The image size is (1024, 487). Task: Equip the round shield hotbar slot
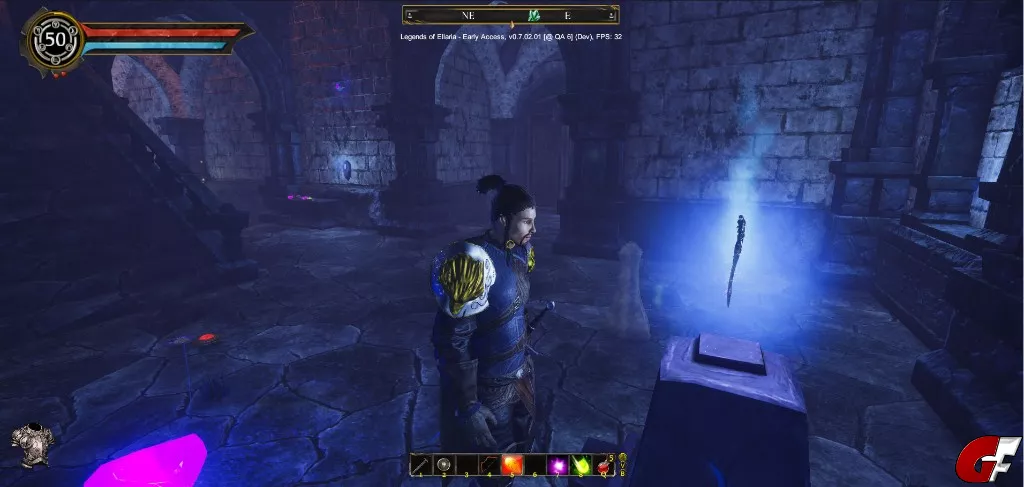click(x=444, y=465)
